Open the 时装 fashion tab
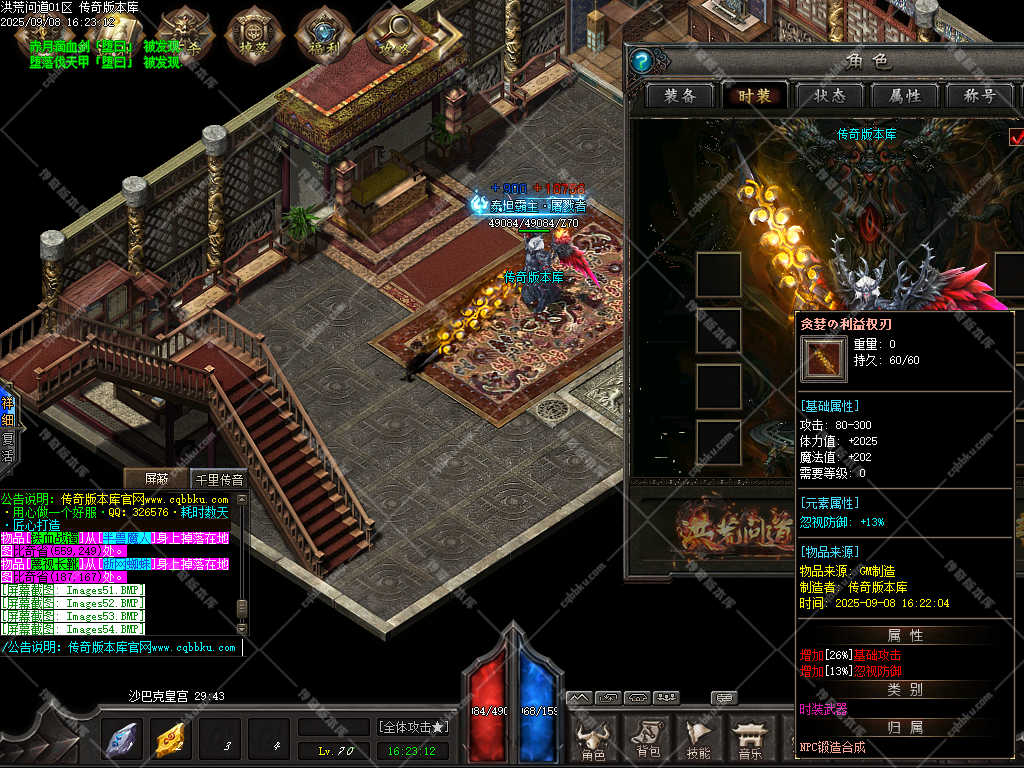 [755, 96]
